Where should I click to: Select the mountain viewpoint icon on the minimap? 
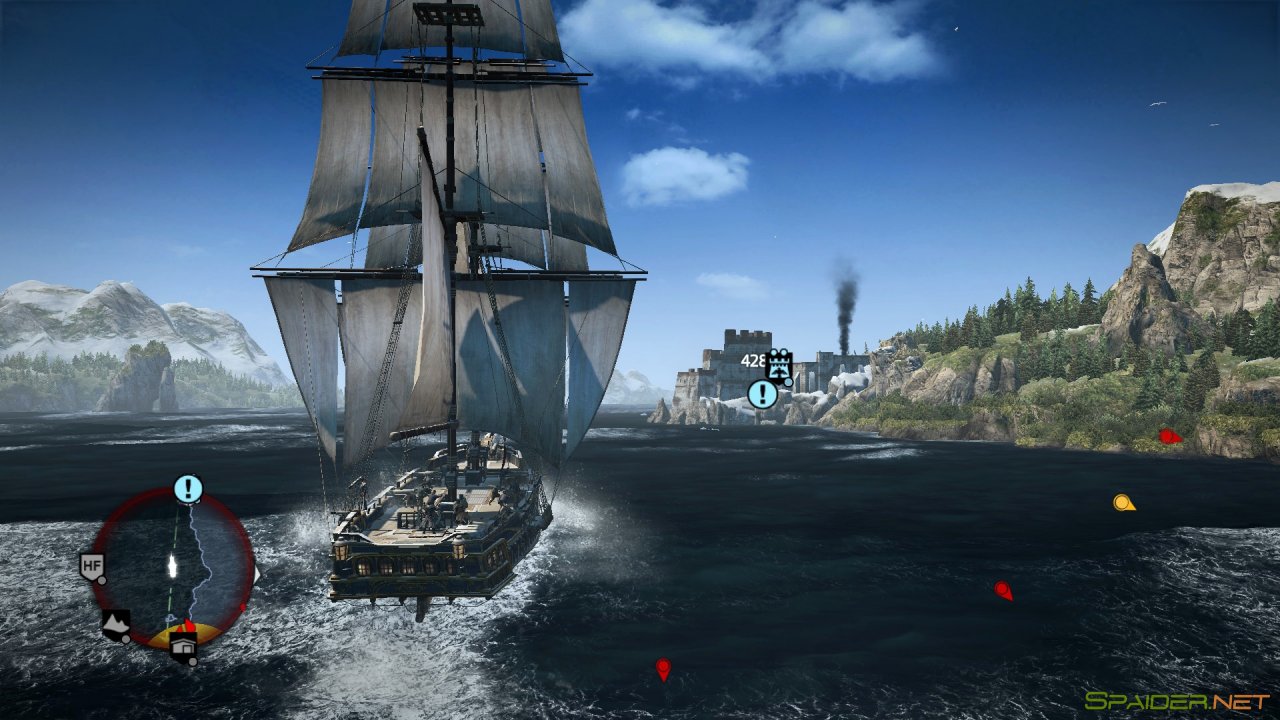tap(116, 622)
